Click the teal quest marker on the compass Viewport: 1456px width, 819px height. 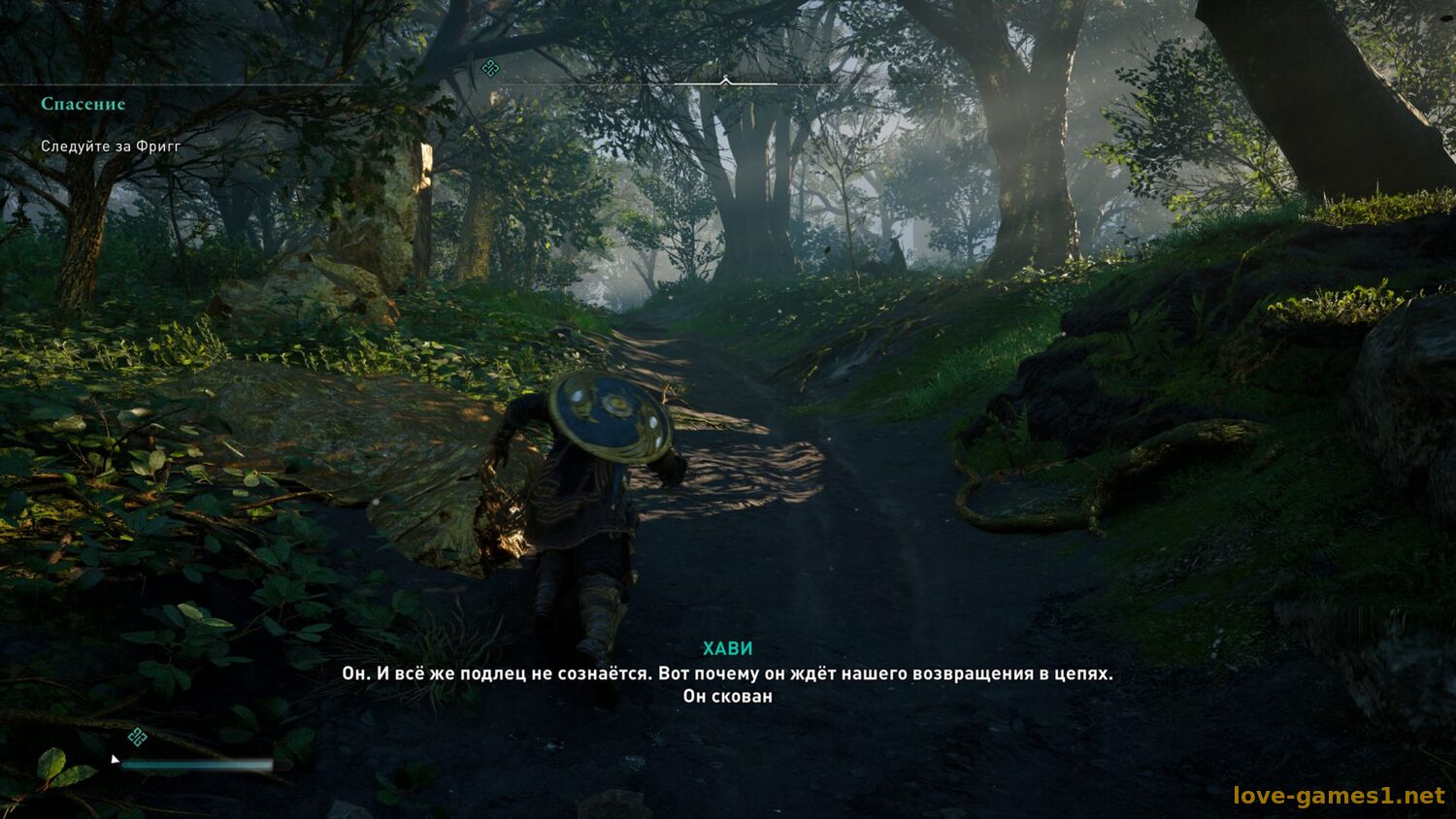pos(490,67)
